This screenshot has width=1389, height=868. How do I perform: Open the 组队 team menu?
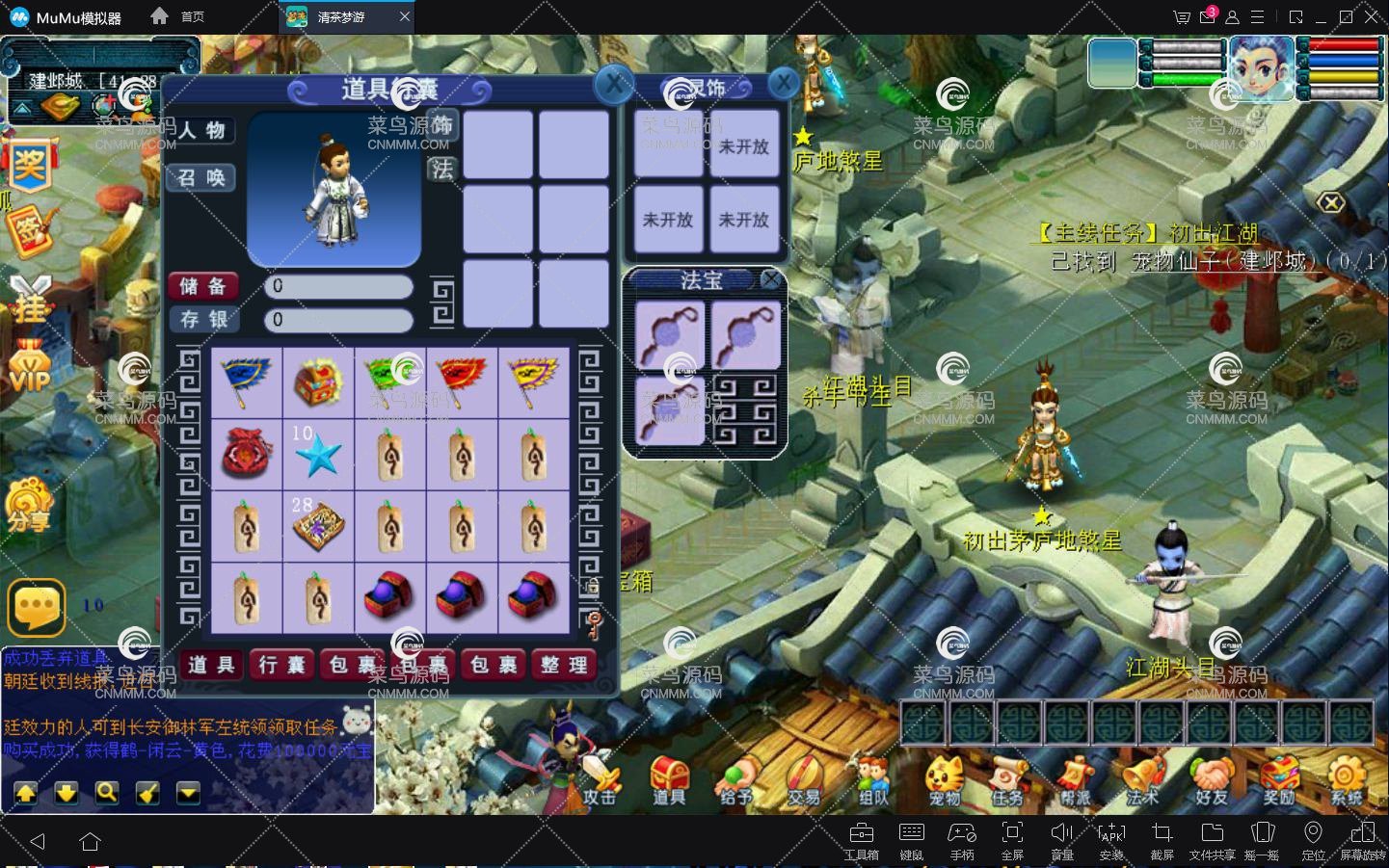872,780
